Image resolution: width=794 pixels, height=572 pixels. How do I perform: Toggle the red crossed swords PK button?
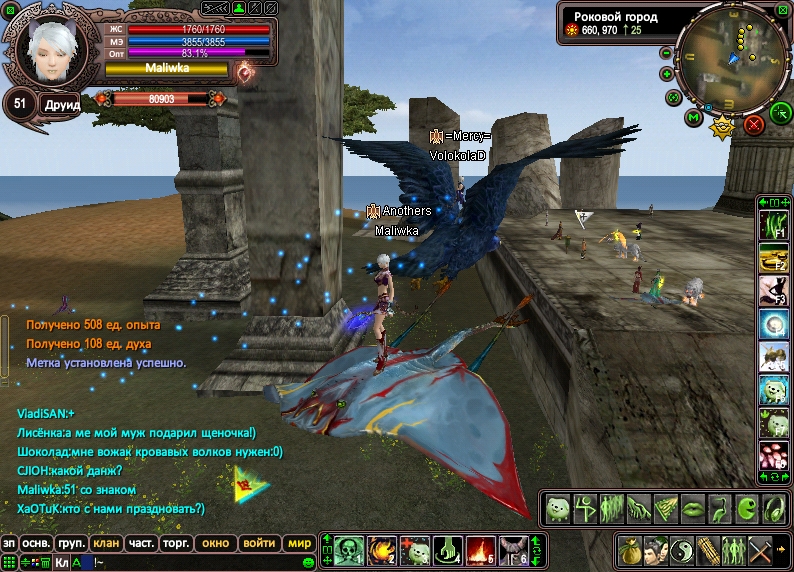tap(754, 125)
